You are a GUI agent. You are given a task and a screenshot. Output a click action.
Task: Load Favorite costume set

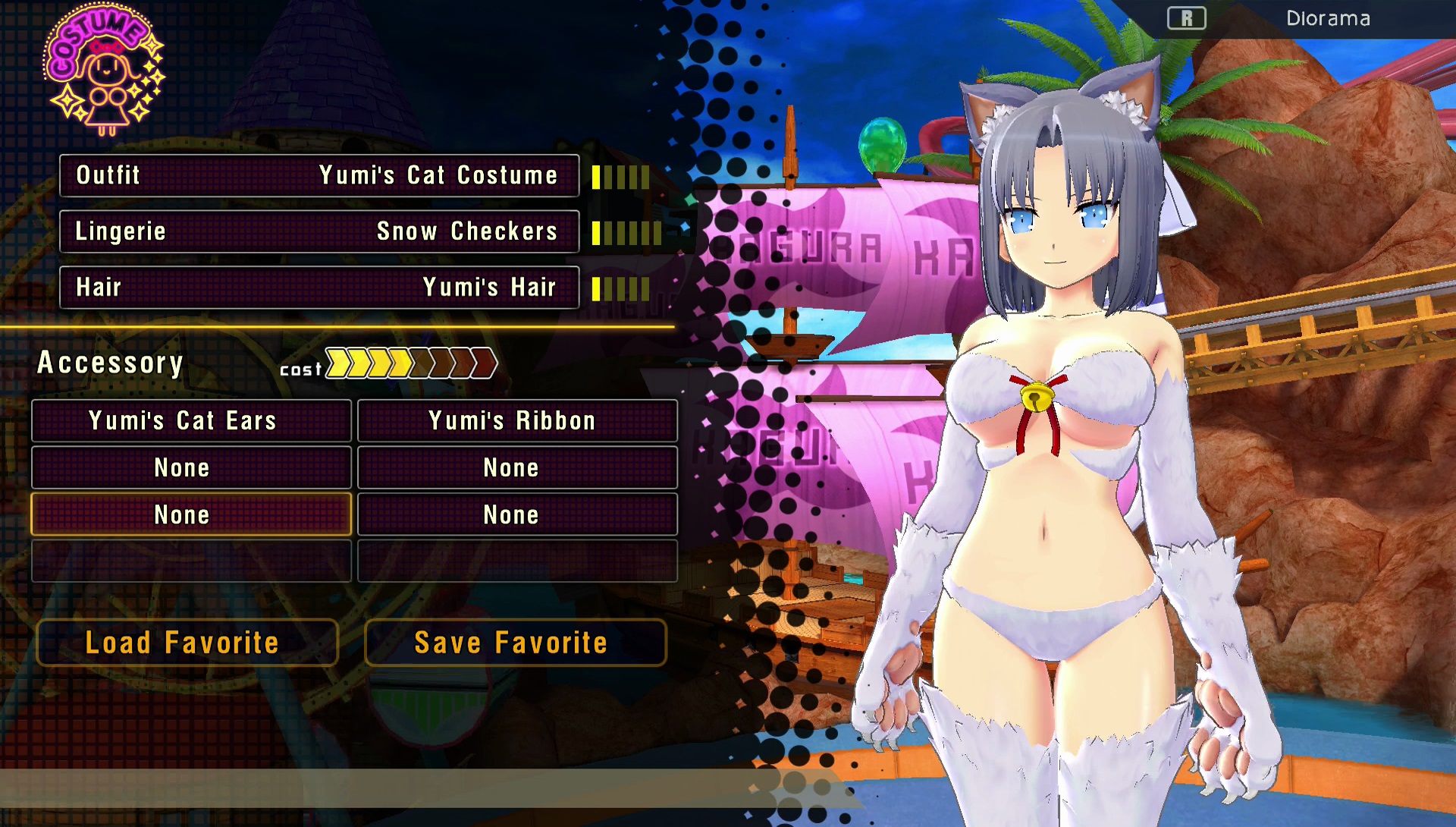coord(187,643)
